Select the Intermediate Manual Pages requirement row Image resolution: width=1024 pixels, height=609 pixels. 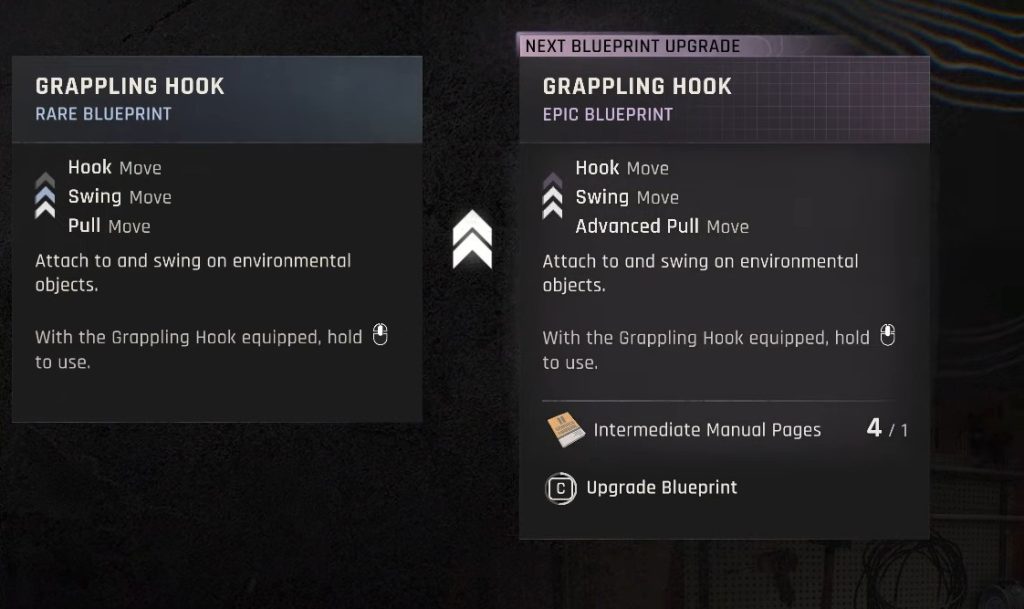[726, 430]
